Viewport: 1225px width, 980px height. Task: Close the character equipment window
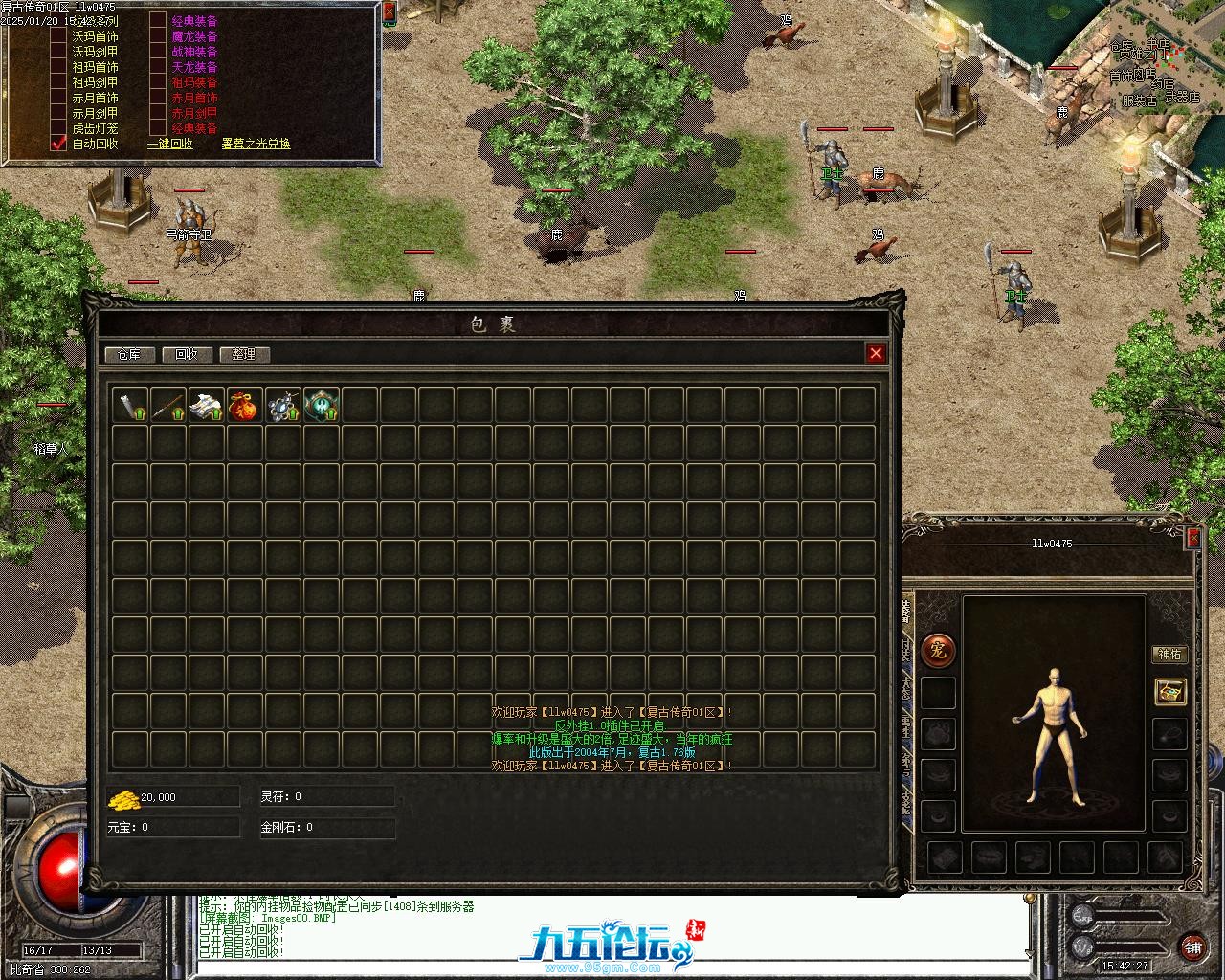1193,538
